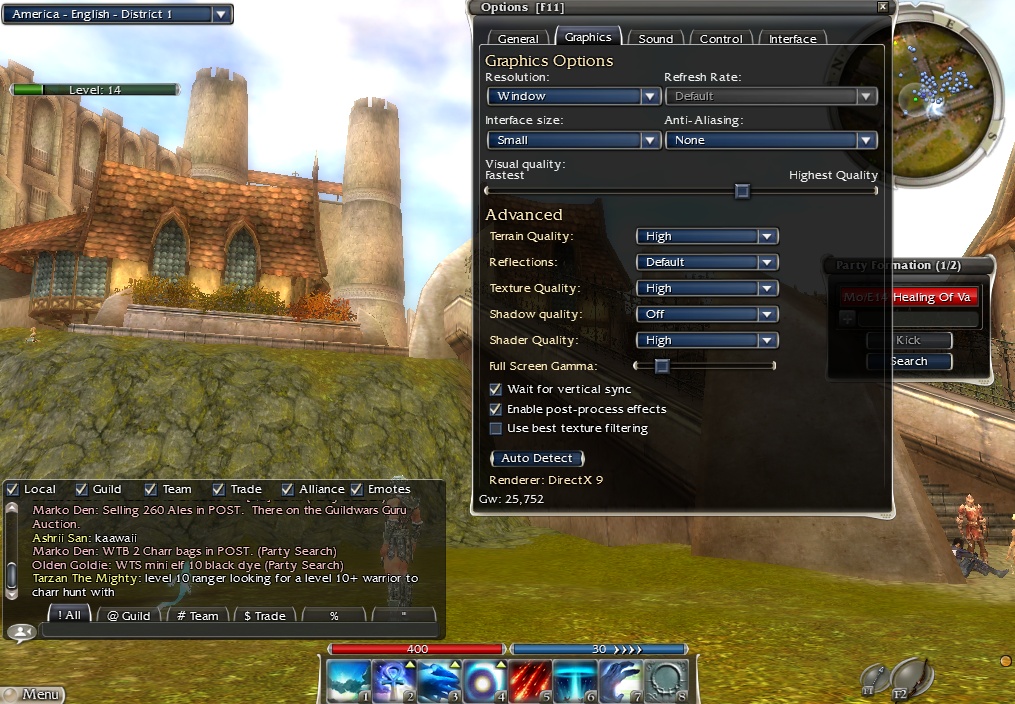Choose a Shadow quality option

pyautogui.click(x=706, y=314)
